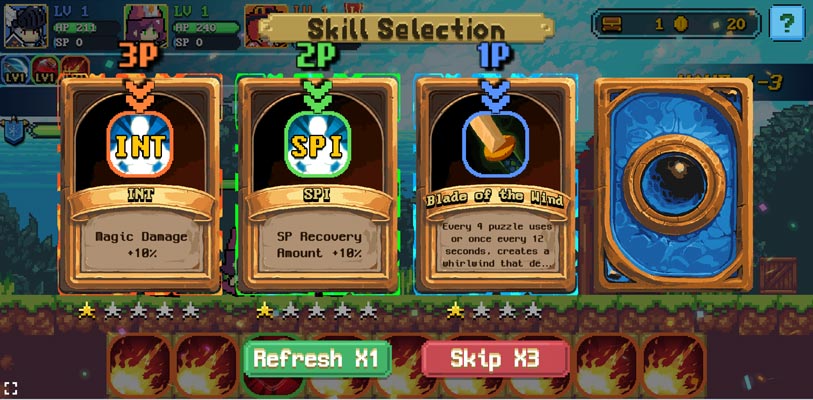Skip skill selection with Skip X3
The width and height of the screenshot is (813, 400).
tap(496, 358)
